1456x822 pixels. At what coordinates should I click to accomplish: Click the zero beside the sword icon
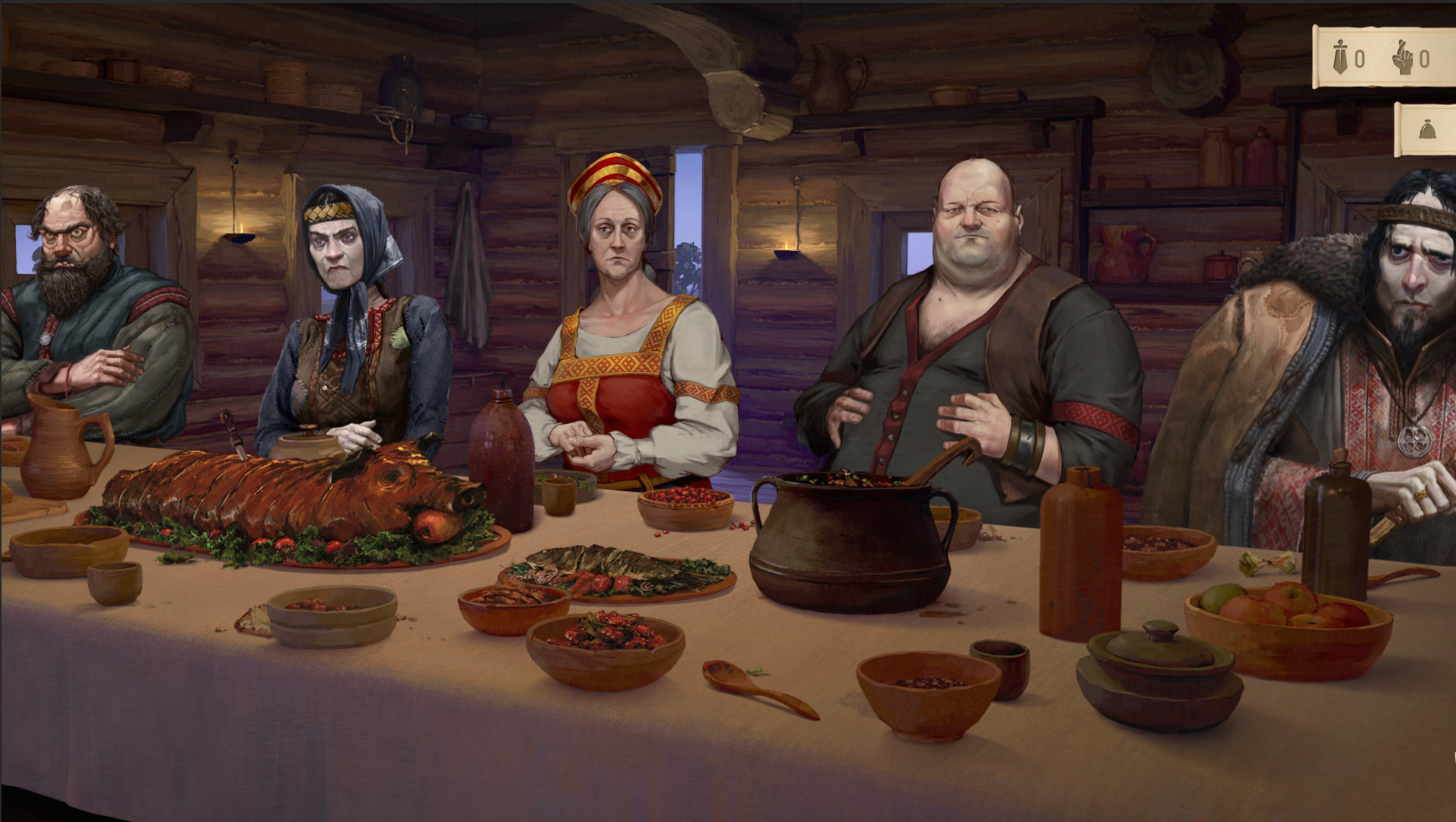1361,57
